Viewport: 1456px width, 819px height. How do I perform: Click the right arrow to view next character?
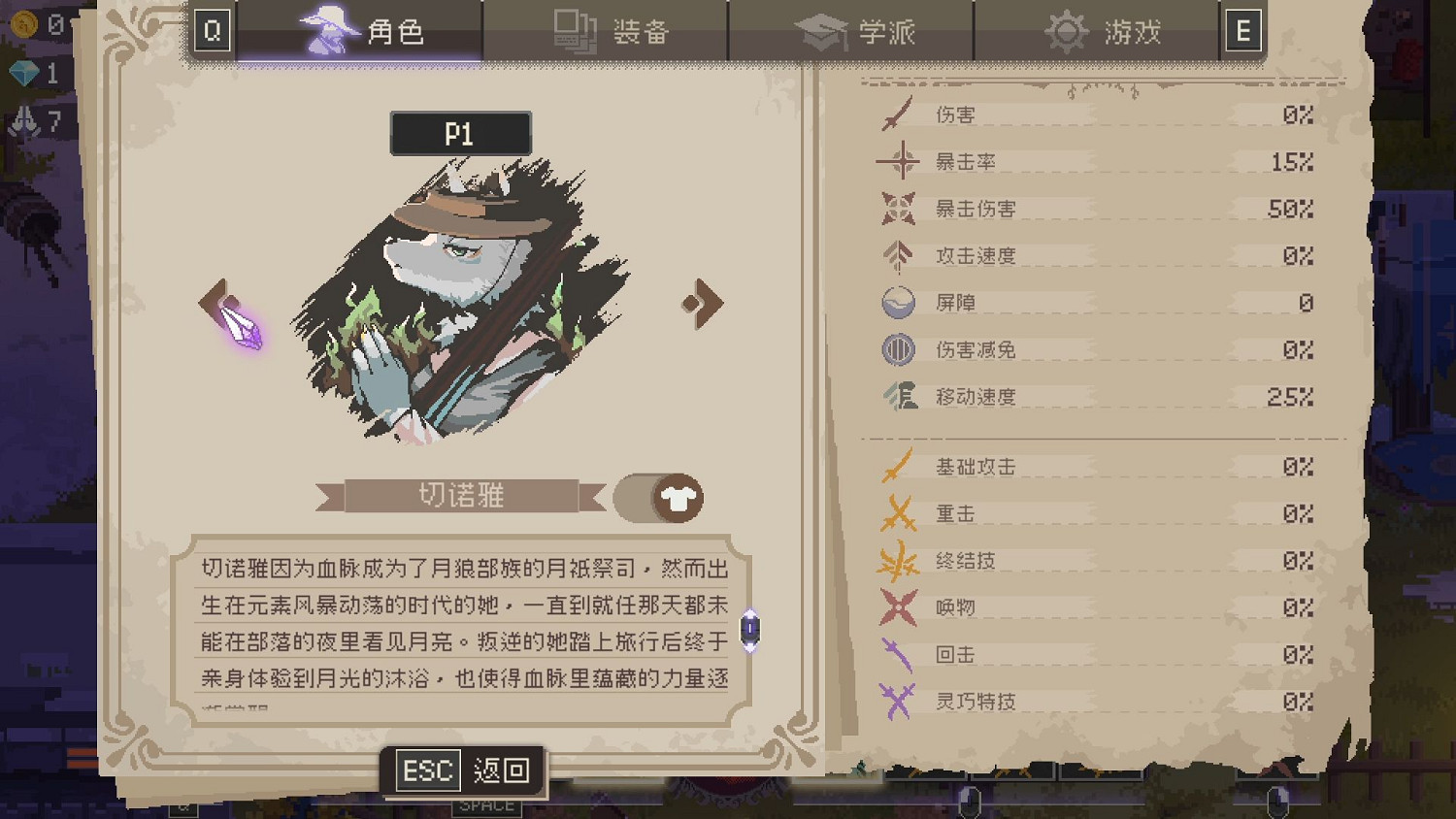pos(702,302)
